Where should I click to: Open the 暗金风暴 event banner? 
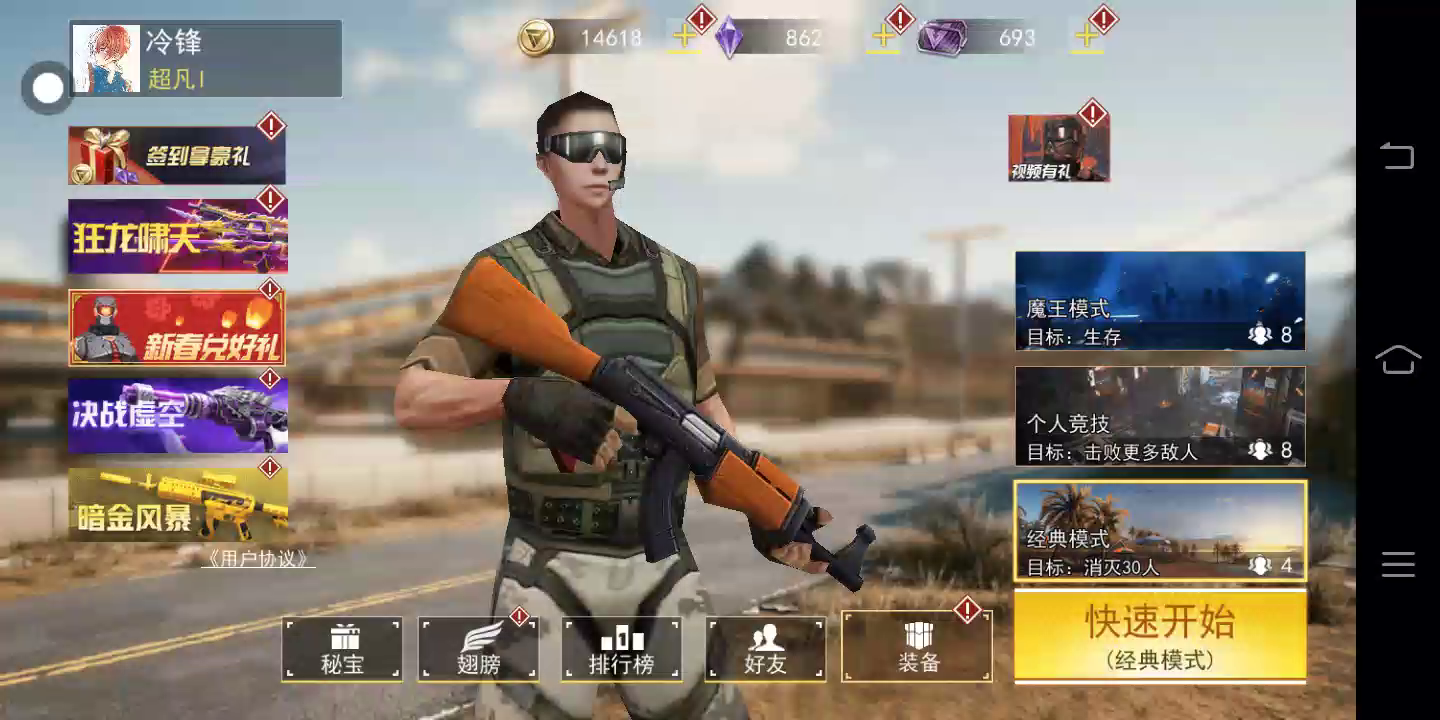point(177,504)
